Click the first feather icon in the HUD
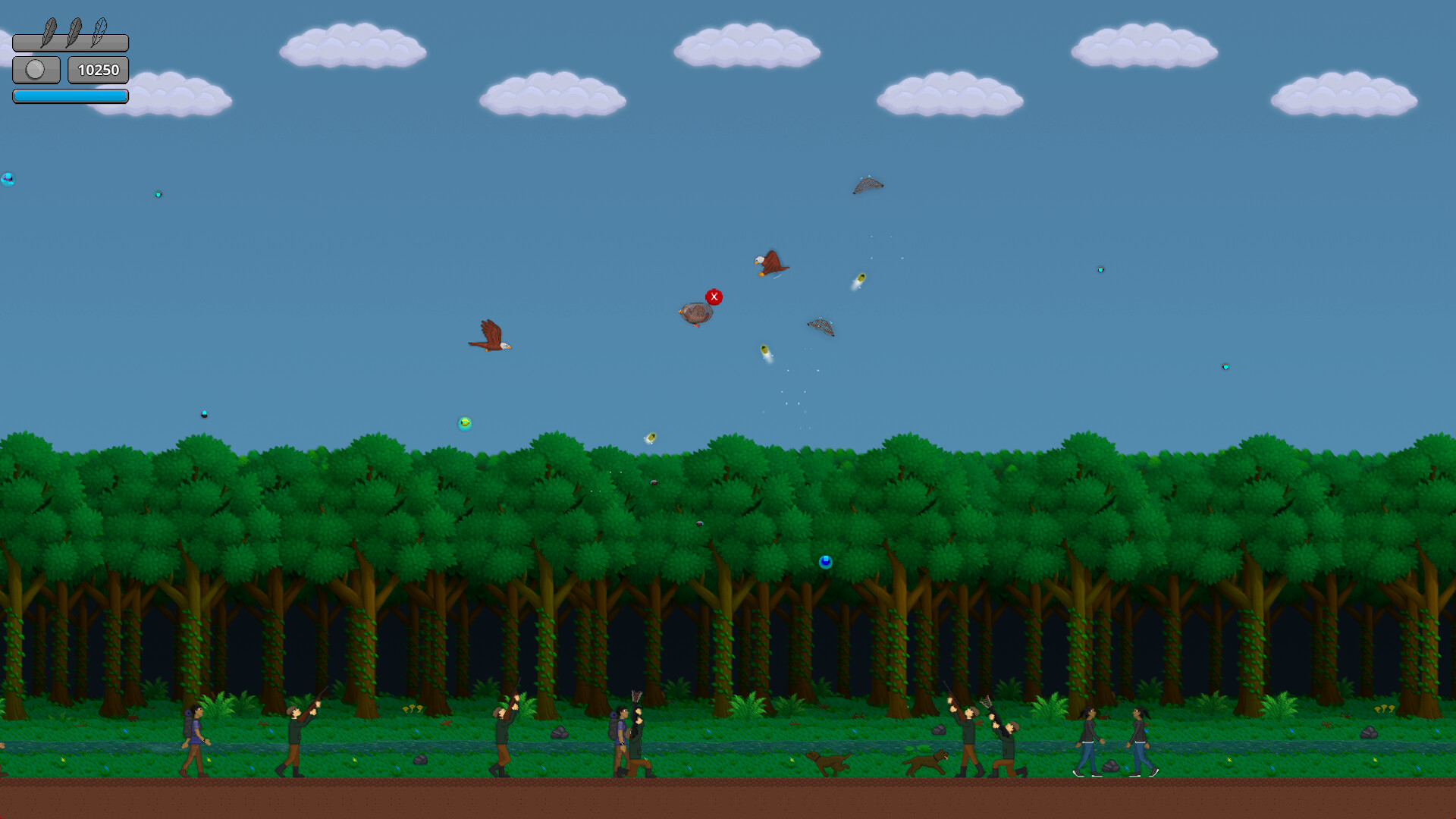The image size is (1456, 819). pyautogui.click(x=49, y=30)
